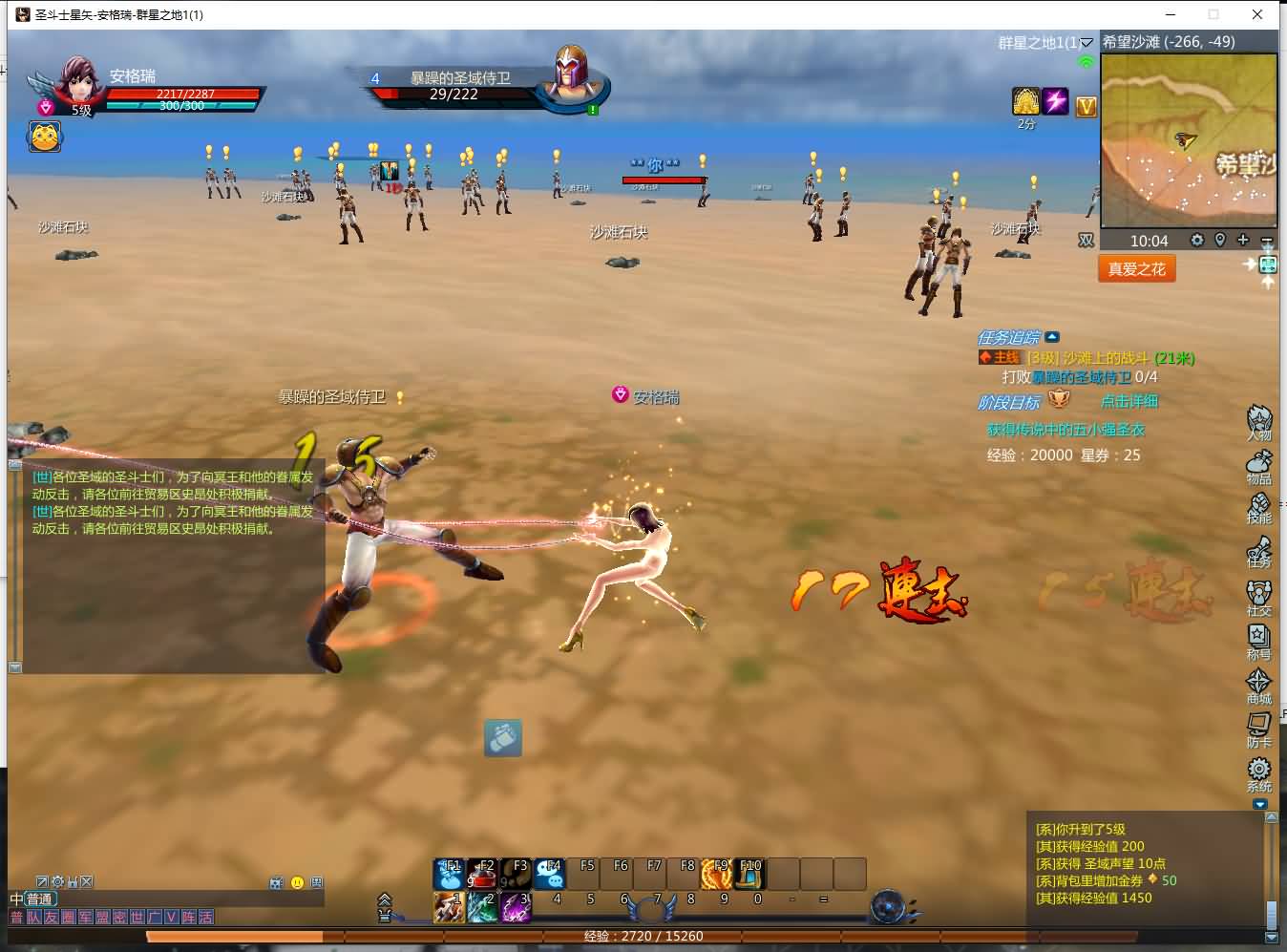Activate the purple lightning skill in slot 3
Image resolution: width=1287 pixels, height=952 pixels.
click(517, 906)
